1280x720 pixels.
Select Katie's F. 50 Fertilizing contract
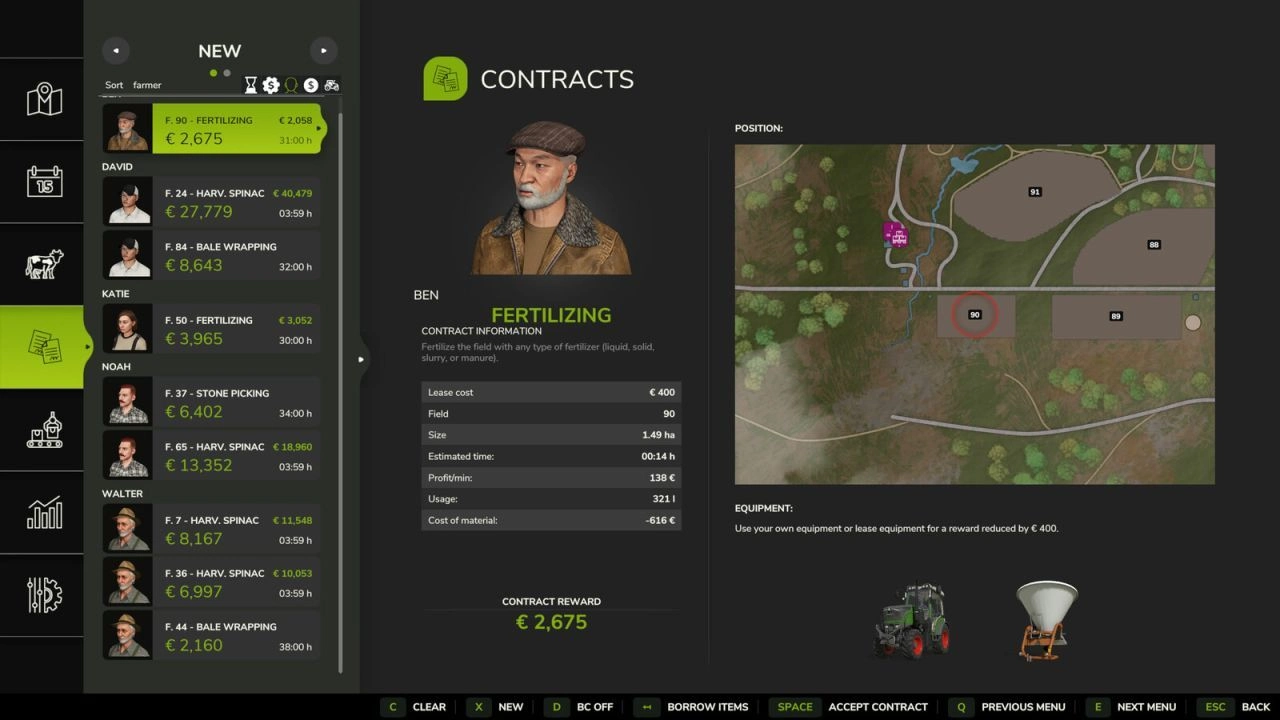tap(213, 329)
